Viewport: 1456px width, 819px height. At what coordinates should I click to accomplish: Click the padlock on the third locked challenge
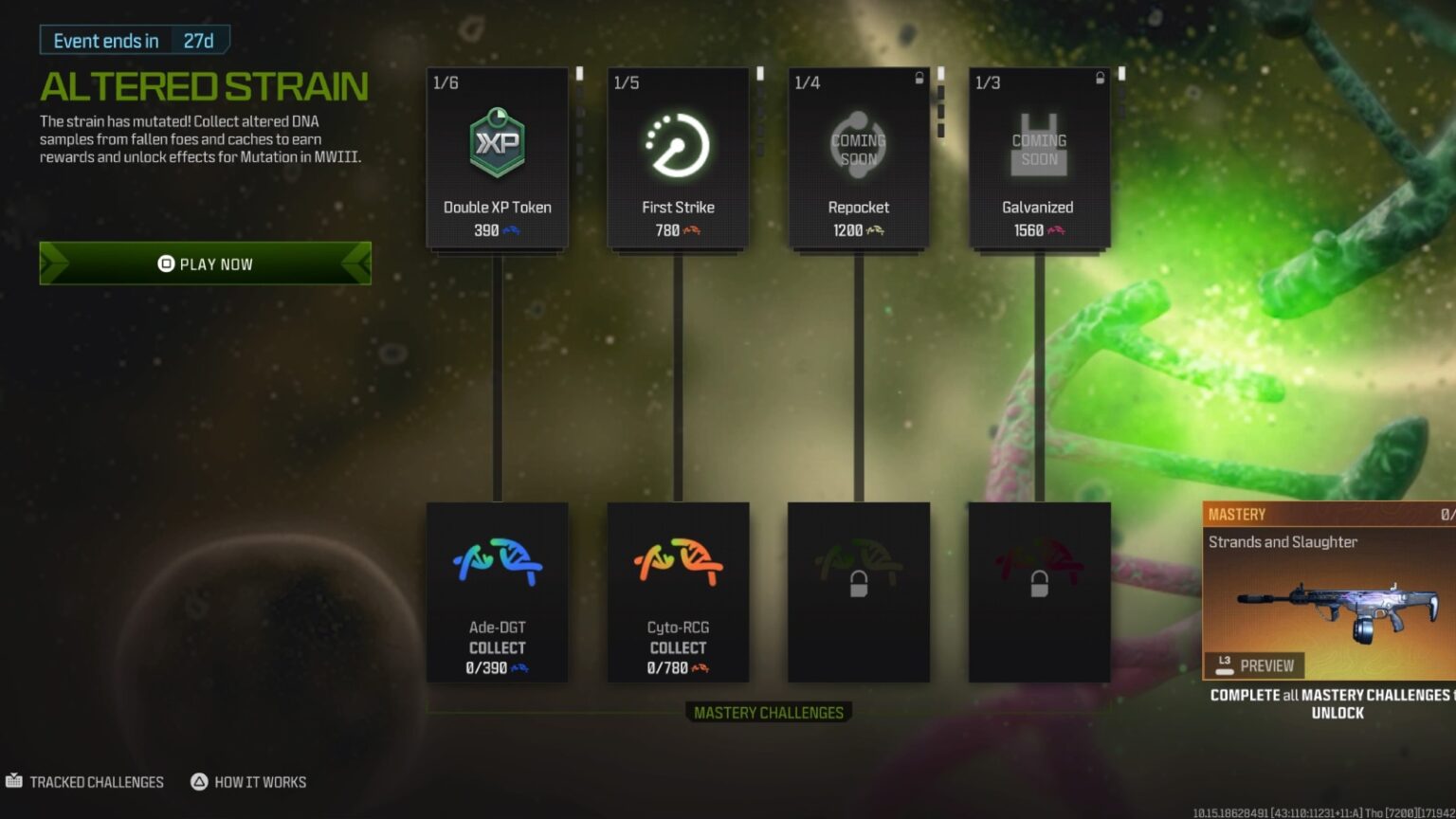click(858, 585)
